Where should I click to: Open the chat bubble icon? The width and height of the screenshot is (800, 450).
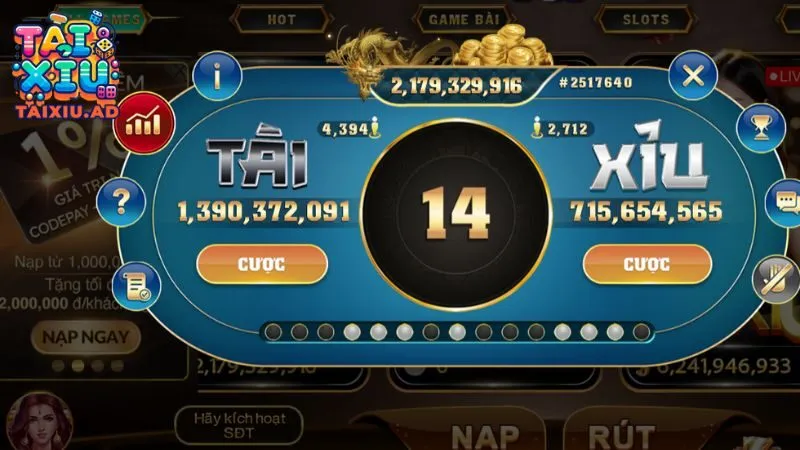pos(781,203)
